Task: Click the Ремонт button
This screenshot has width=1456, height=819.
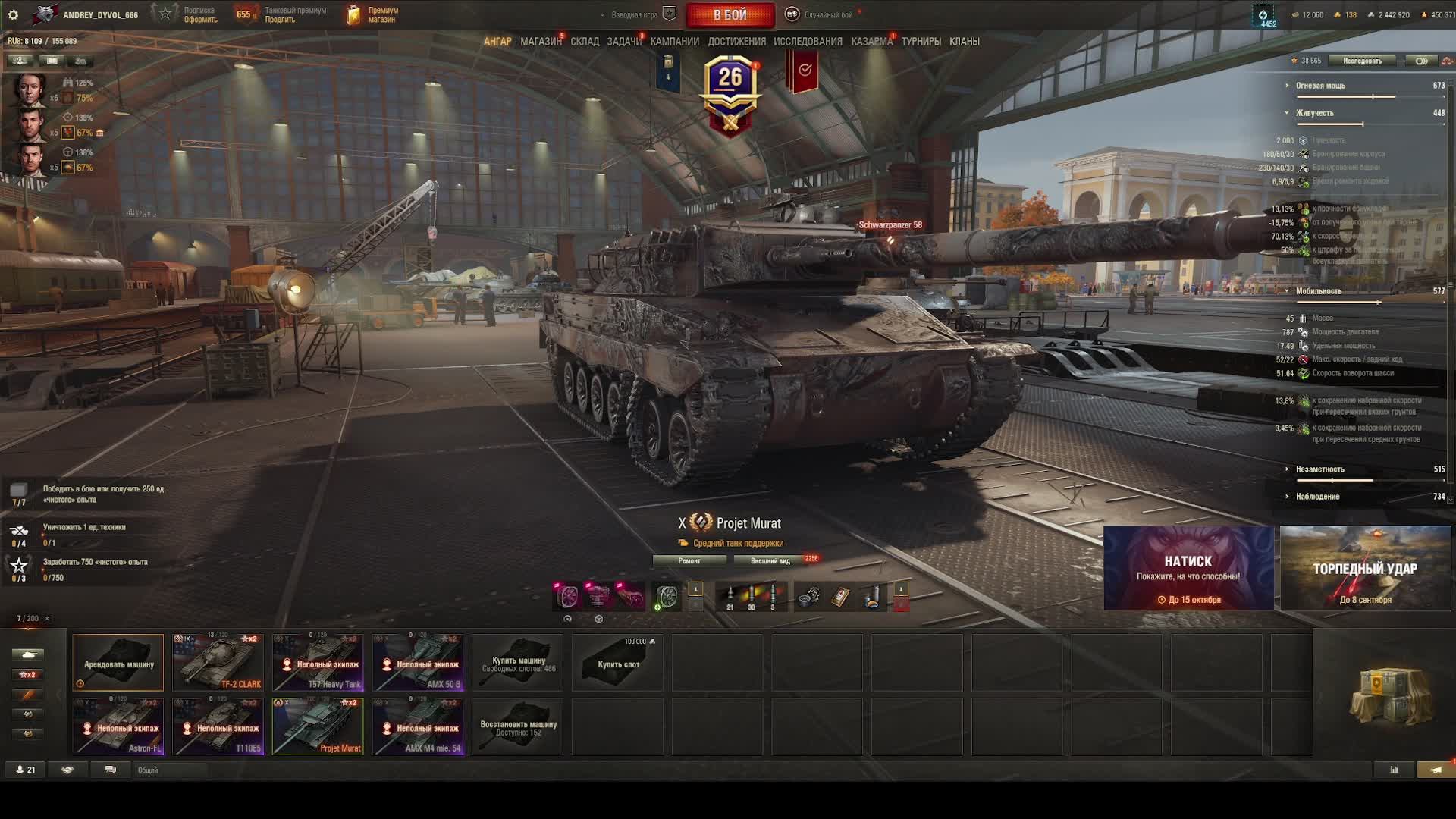Action: click(689, 561)
